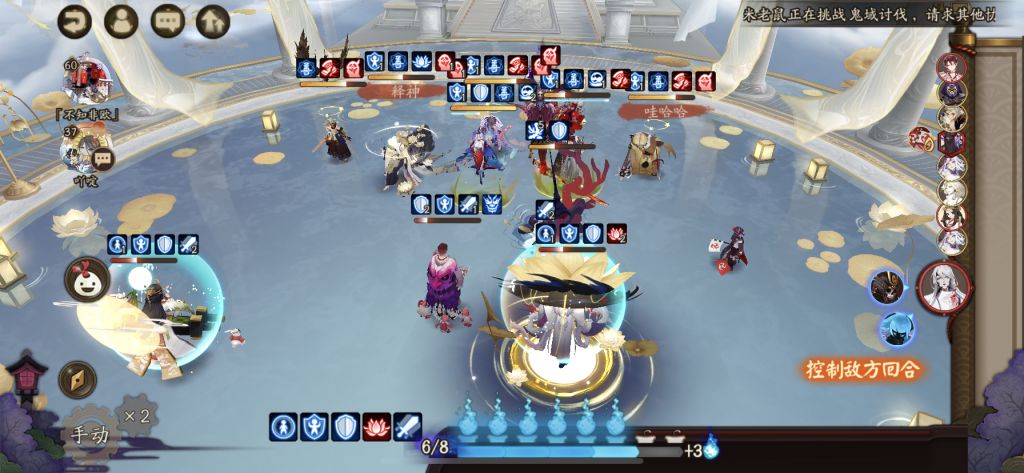This screenshot has height=473, width=1024.
Task: Inspect the red lotus buff icon in bottom bar
Action: (376, 427)
